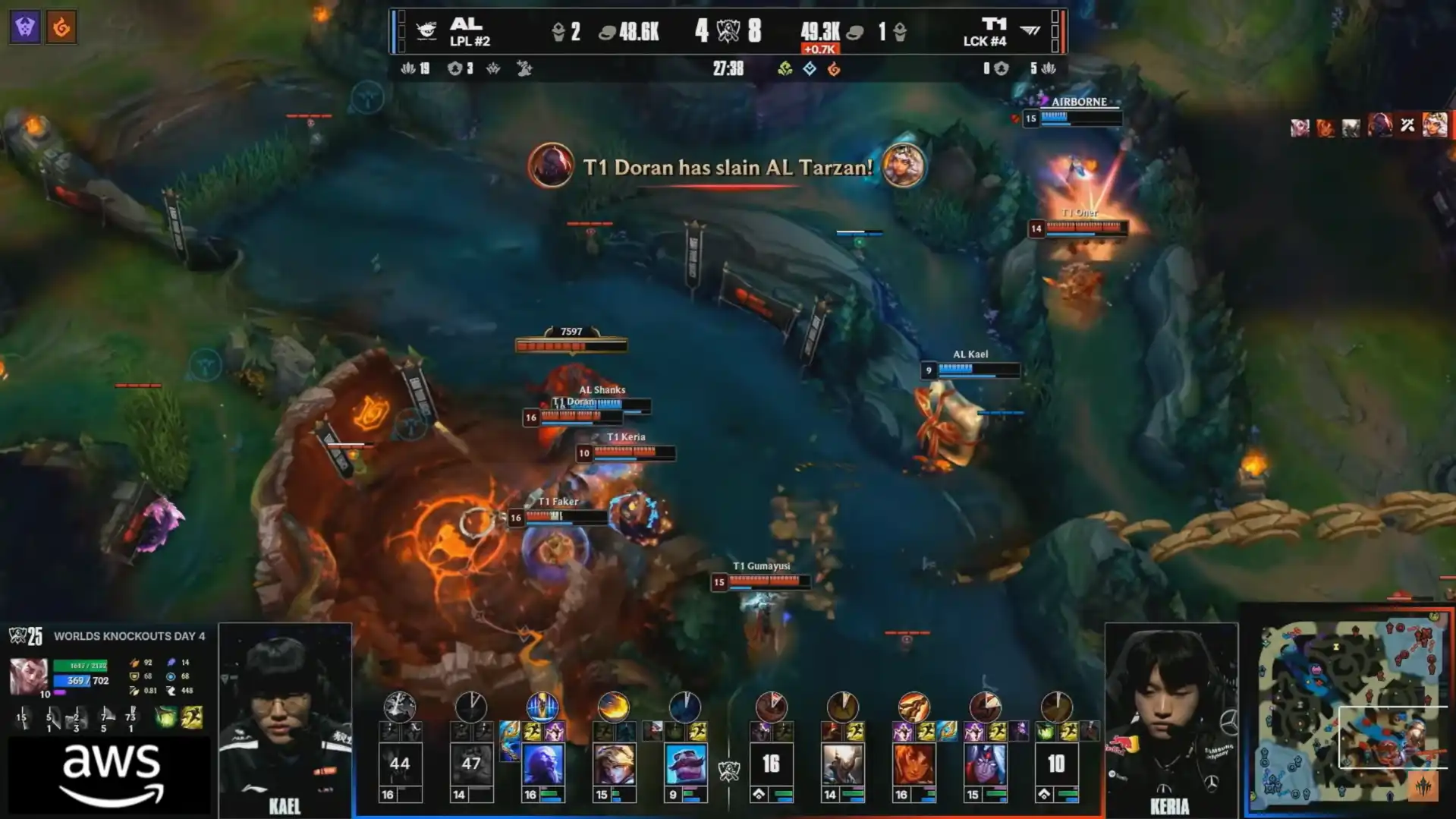Select the Varus champion portrait

(x=985, y=764)
